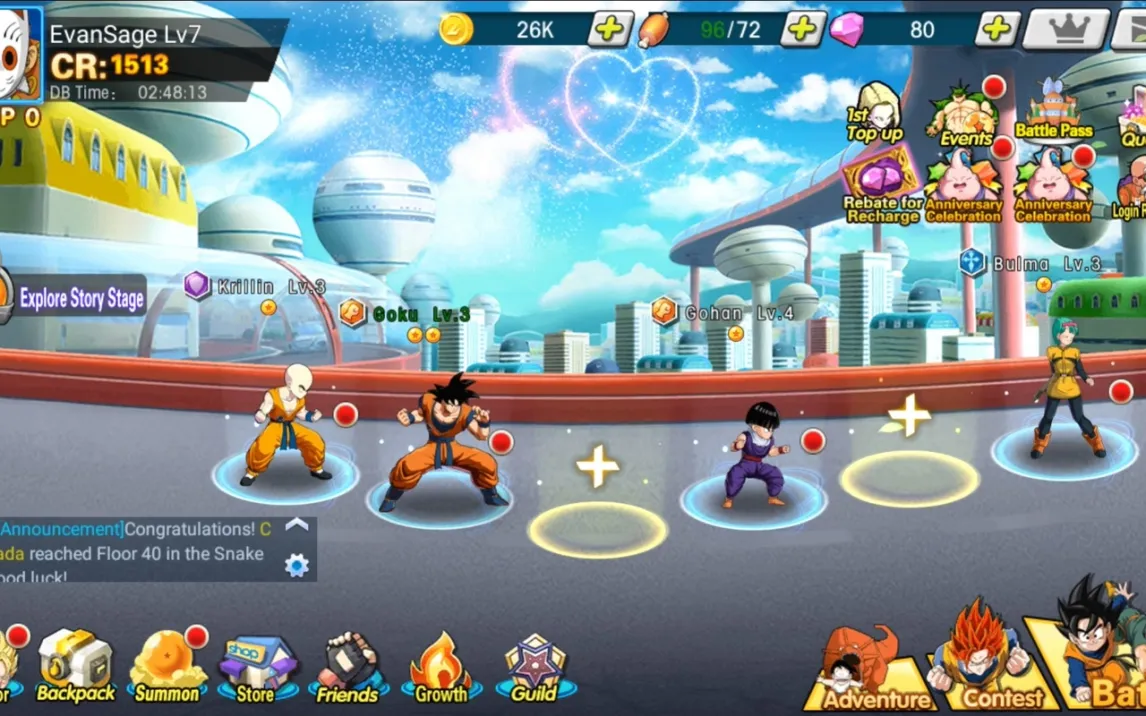Open the Growth menu
This screenshot has width=1146, height=716.
click(x=441, y=667)
